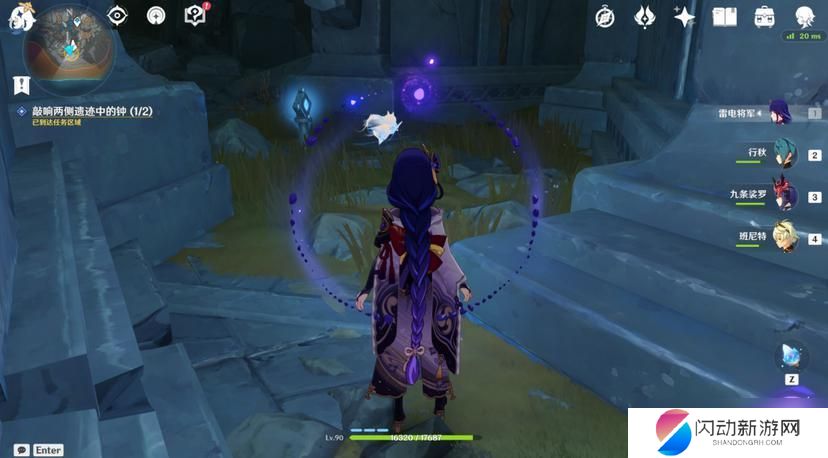This screenshot has height=458, width=828.
Task: Open the character profile head icon
Action: (x=803, y=16)
